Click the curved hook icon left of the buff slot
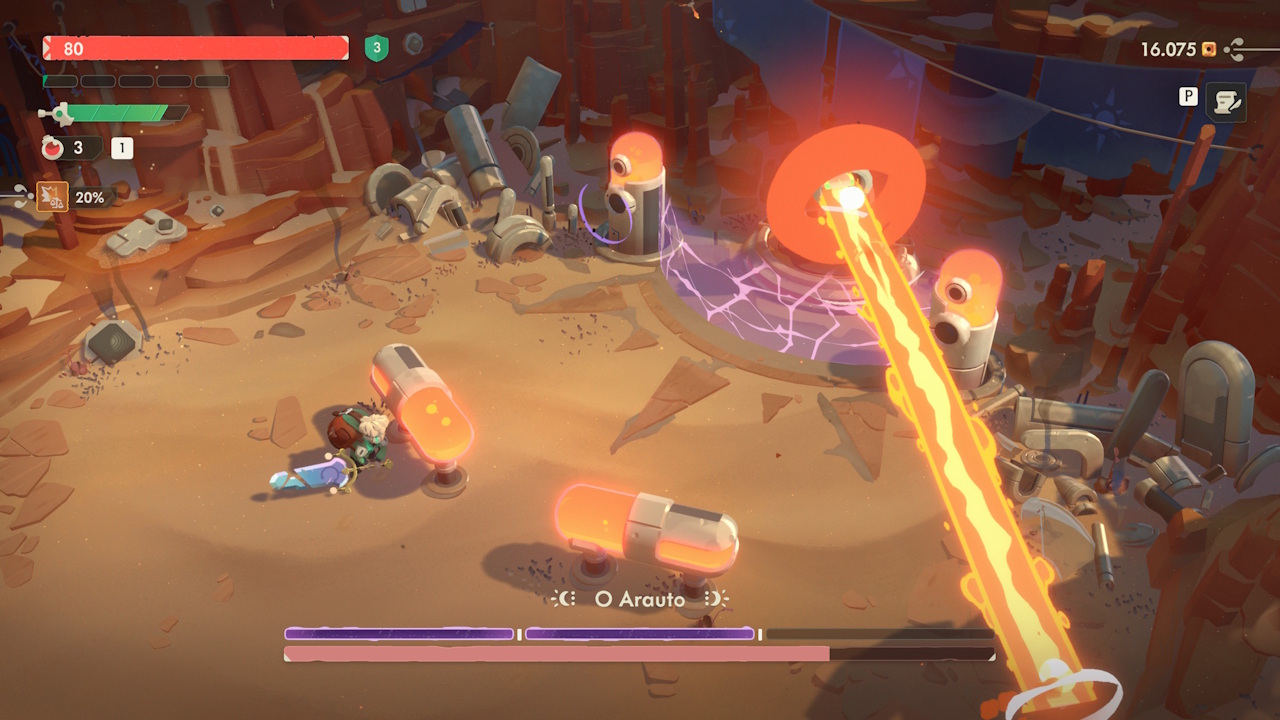The height and width of the screenshot is (720, 1280). 20,195
